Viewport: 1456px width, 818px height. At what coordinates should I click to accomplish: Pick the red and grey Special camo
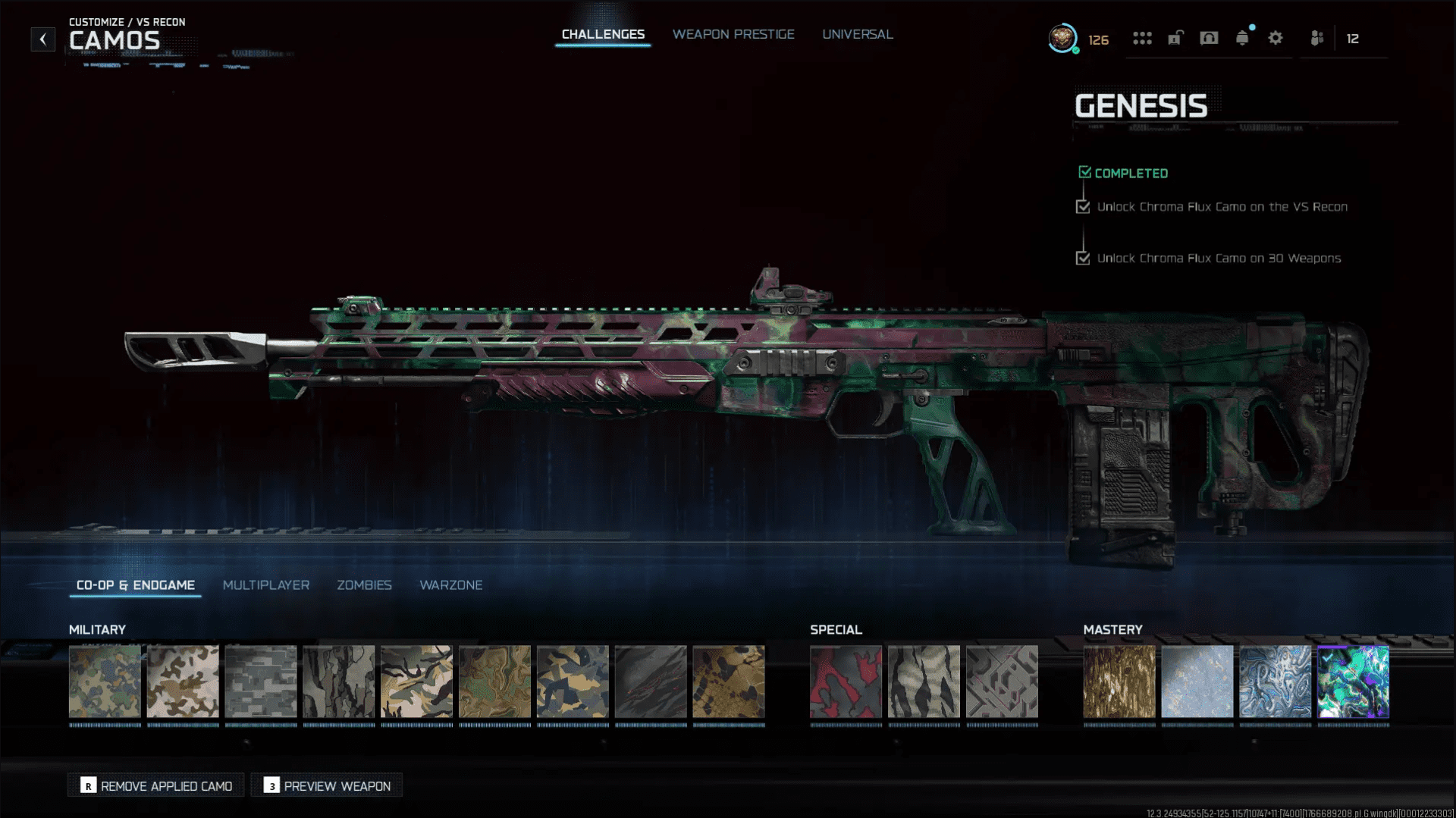click(x=846, y=682)
